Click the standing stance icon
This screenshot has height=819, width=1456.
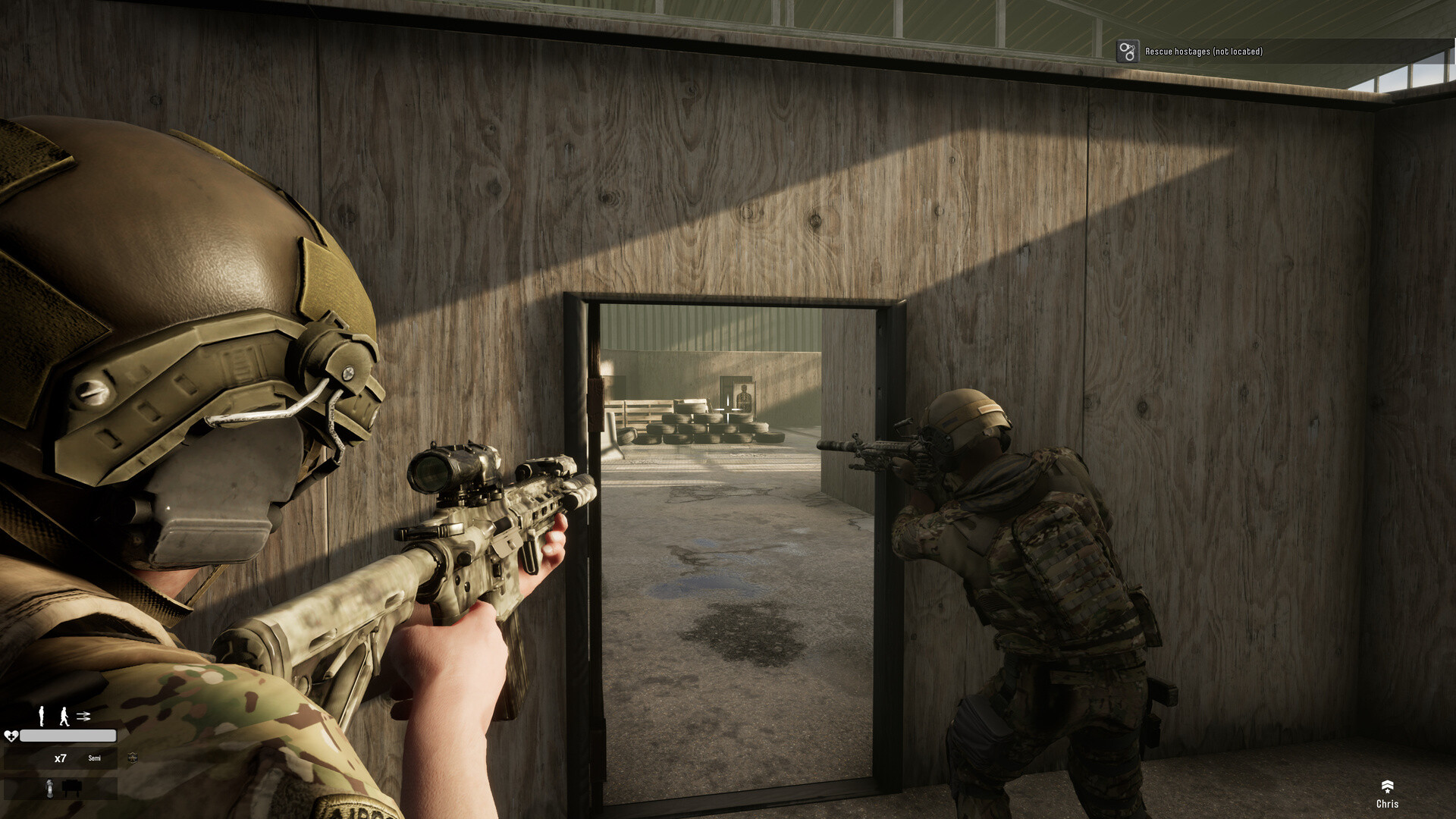pos(42,716)
